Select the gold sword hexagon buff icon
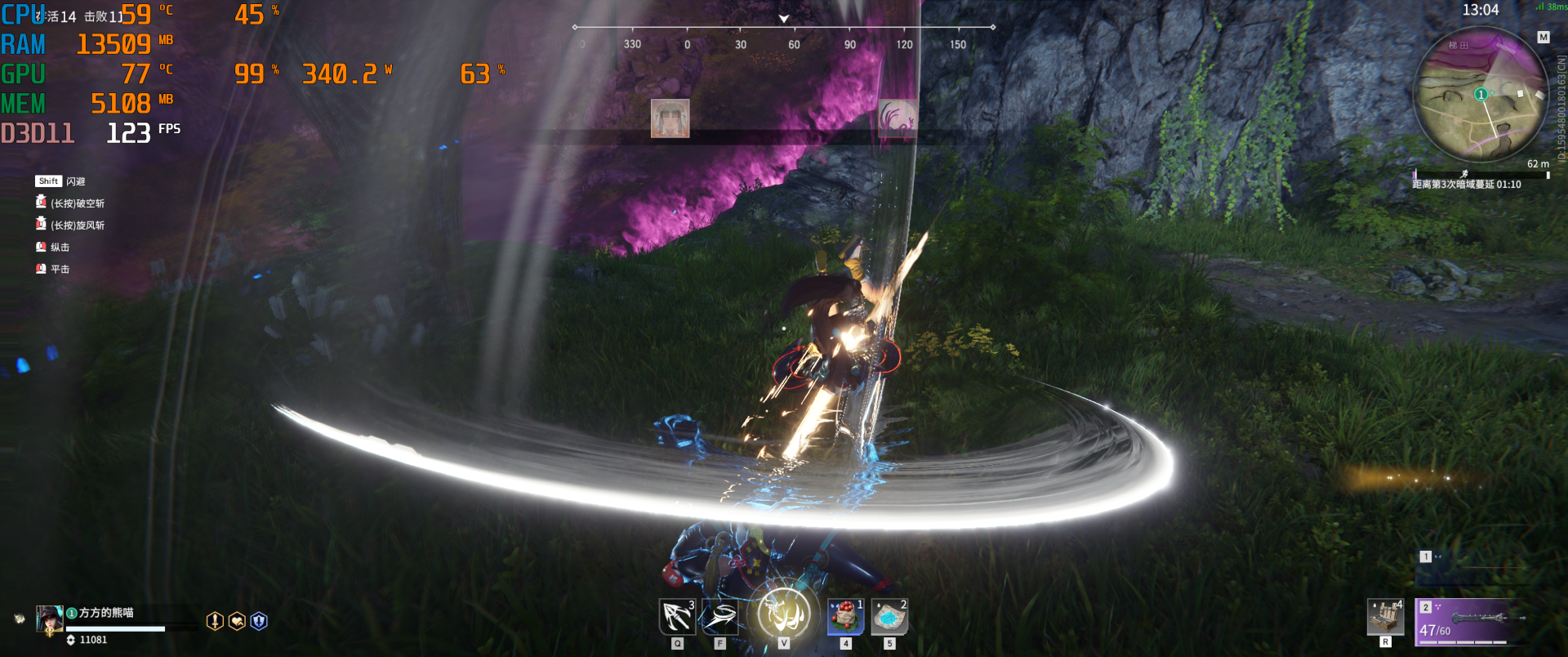1568x657 pixels. [215, 621]
